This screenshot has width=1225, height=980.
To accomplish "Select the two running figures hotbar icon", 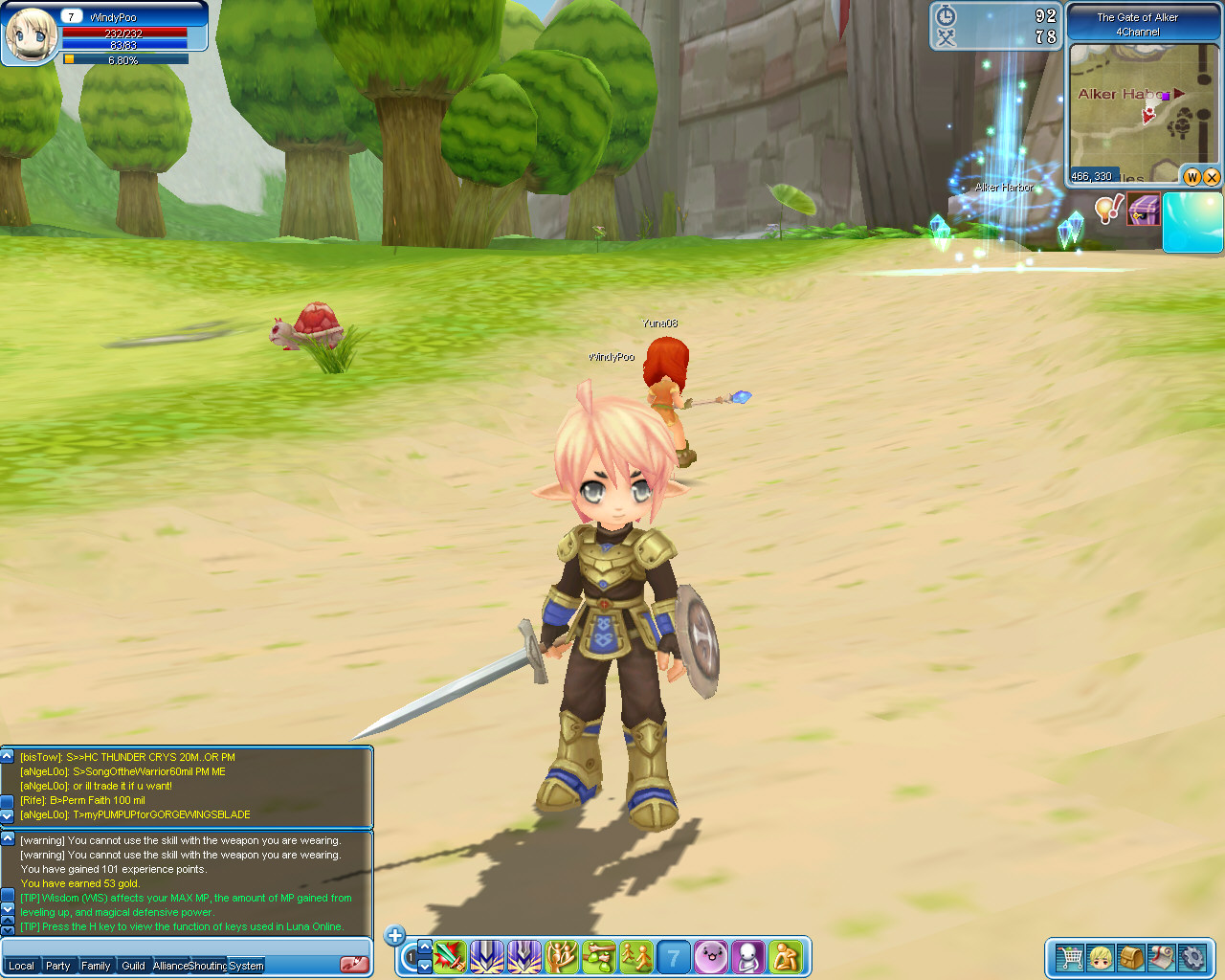I will (x=636, y=956).
